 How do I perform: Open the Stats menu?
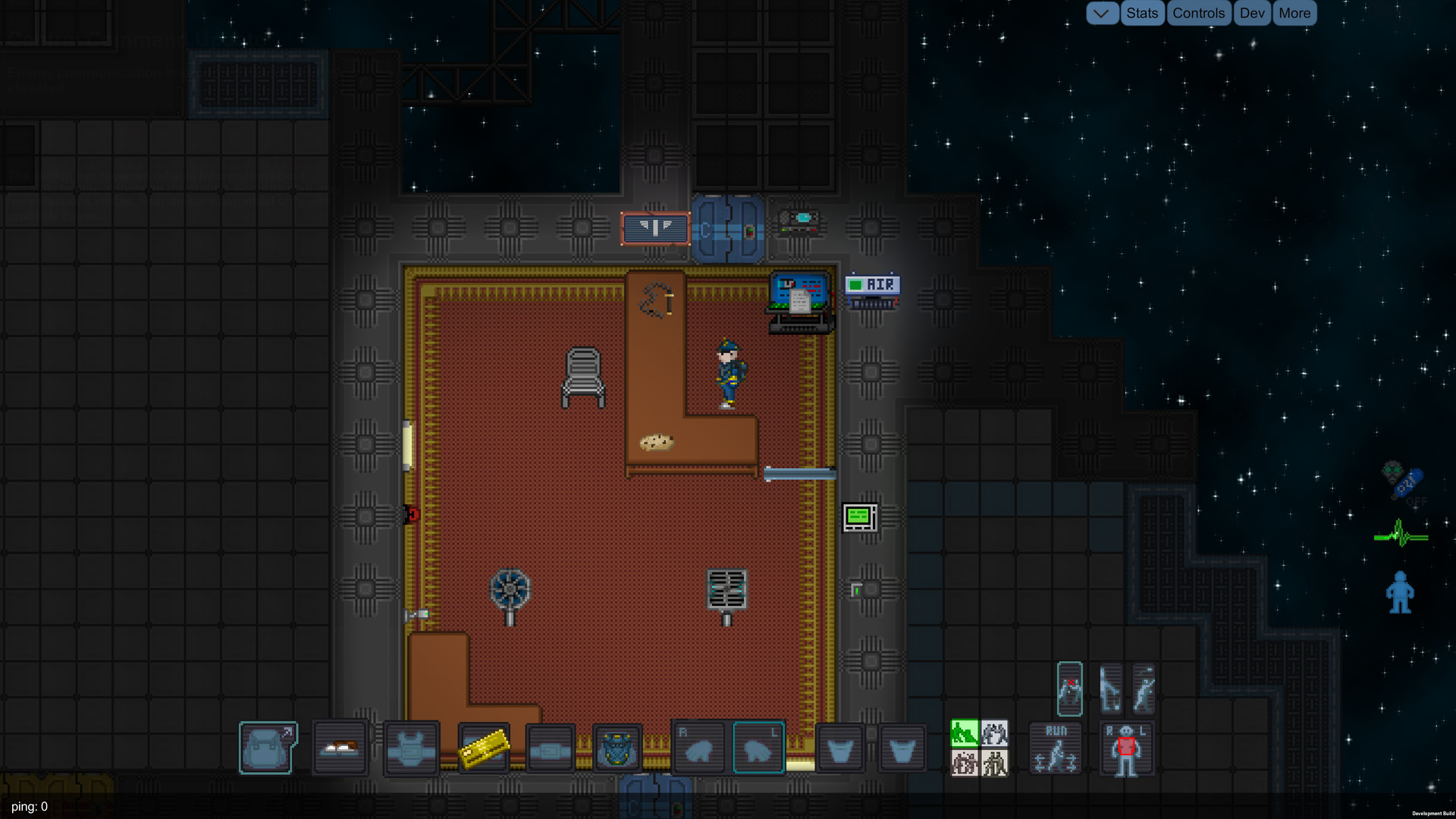click(x=1142, y=13)
